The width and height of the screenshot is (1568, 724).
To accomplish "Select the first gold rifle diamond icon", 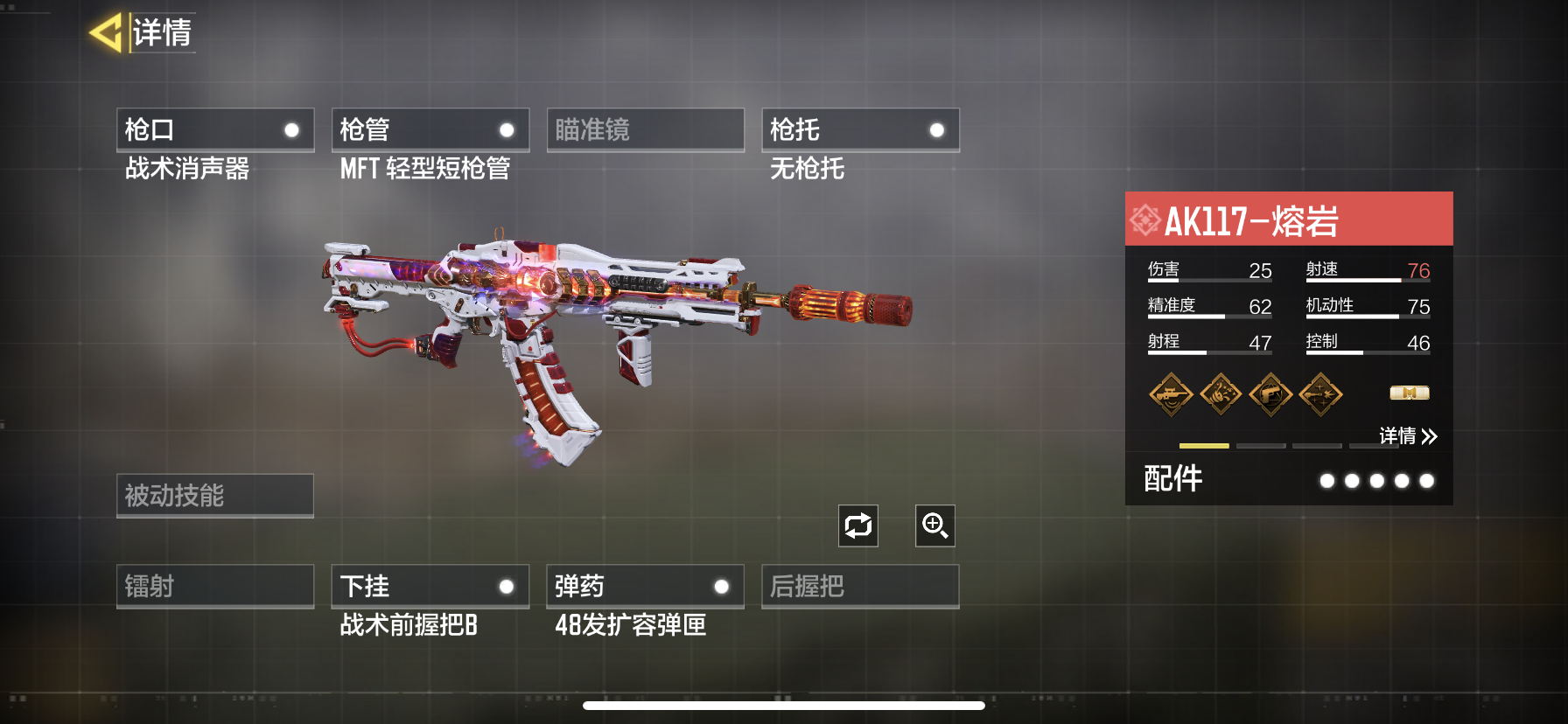I will click(x=1171, y=394).
